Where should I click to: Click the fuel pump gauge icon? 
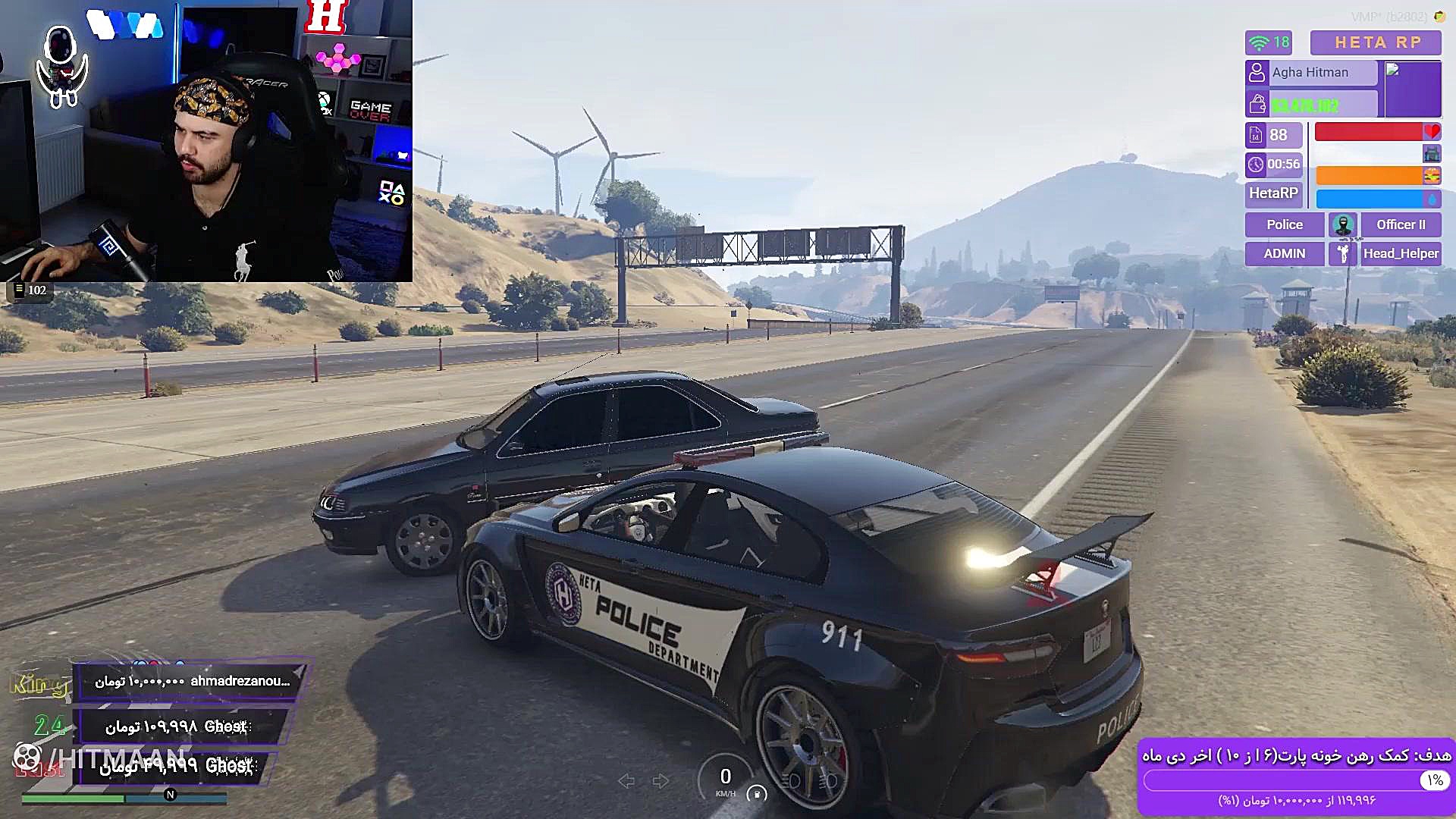coord(756,794)
